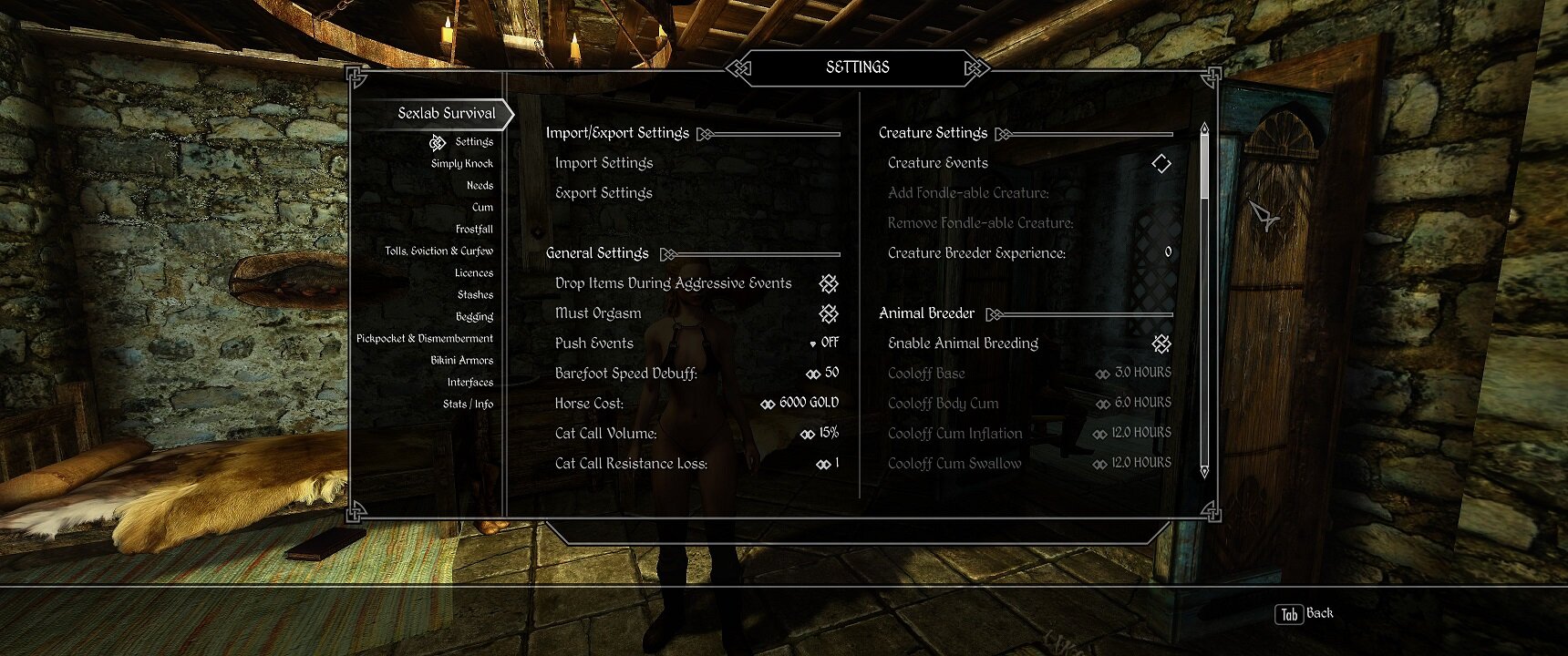The image size is (1568, 656).
Task: Toggle the Must Orgasm option
Action: coord(828,313)
